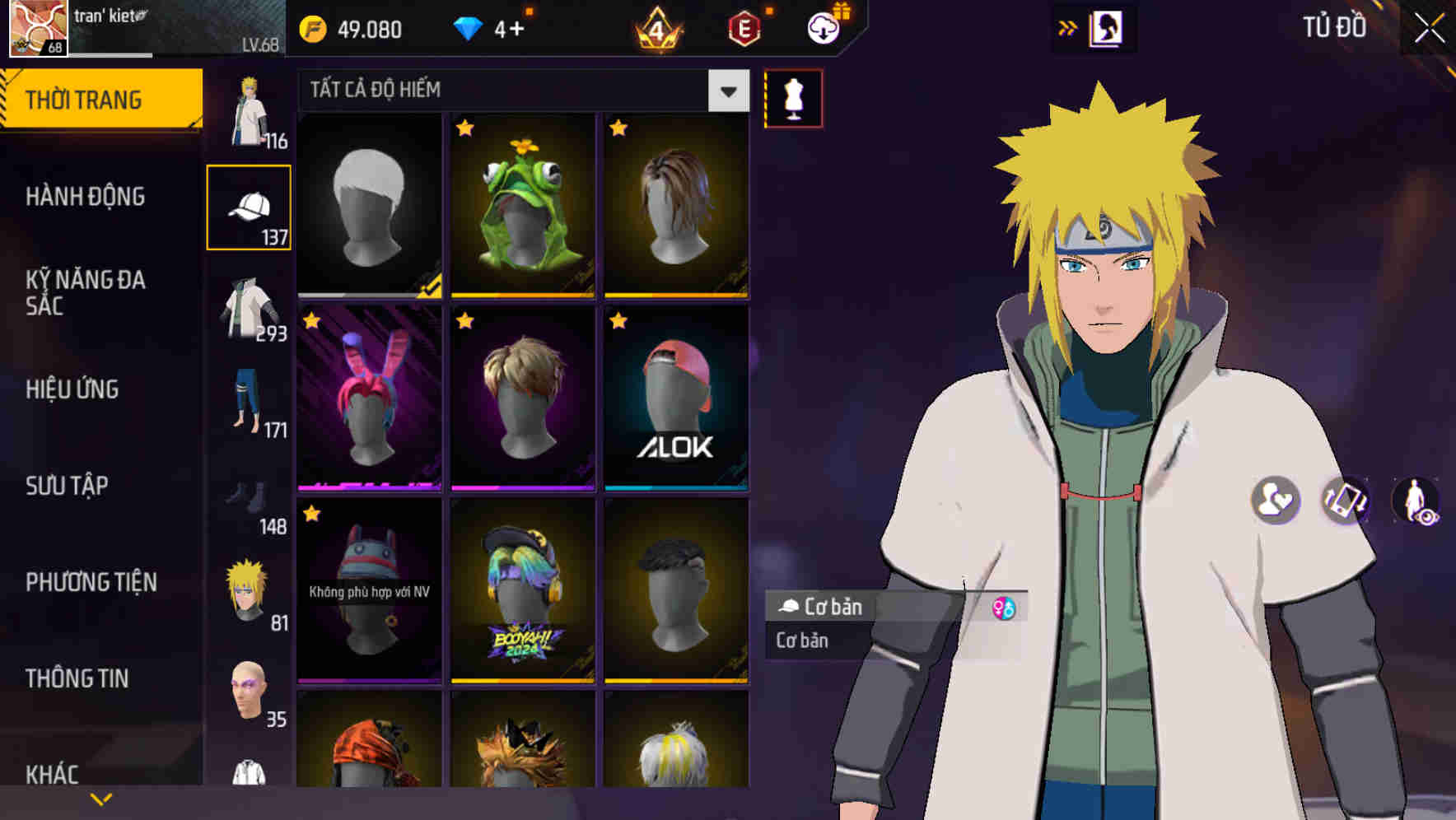This screenshot has width=1456, height=820.
Task: Click the mannequin outfit preview icon
Action: coord(793,97)
